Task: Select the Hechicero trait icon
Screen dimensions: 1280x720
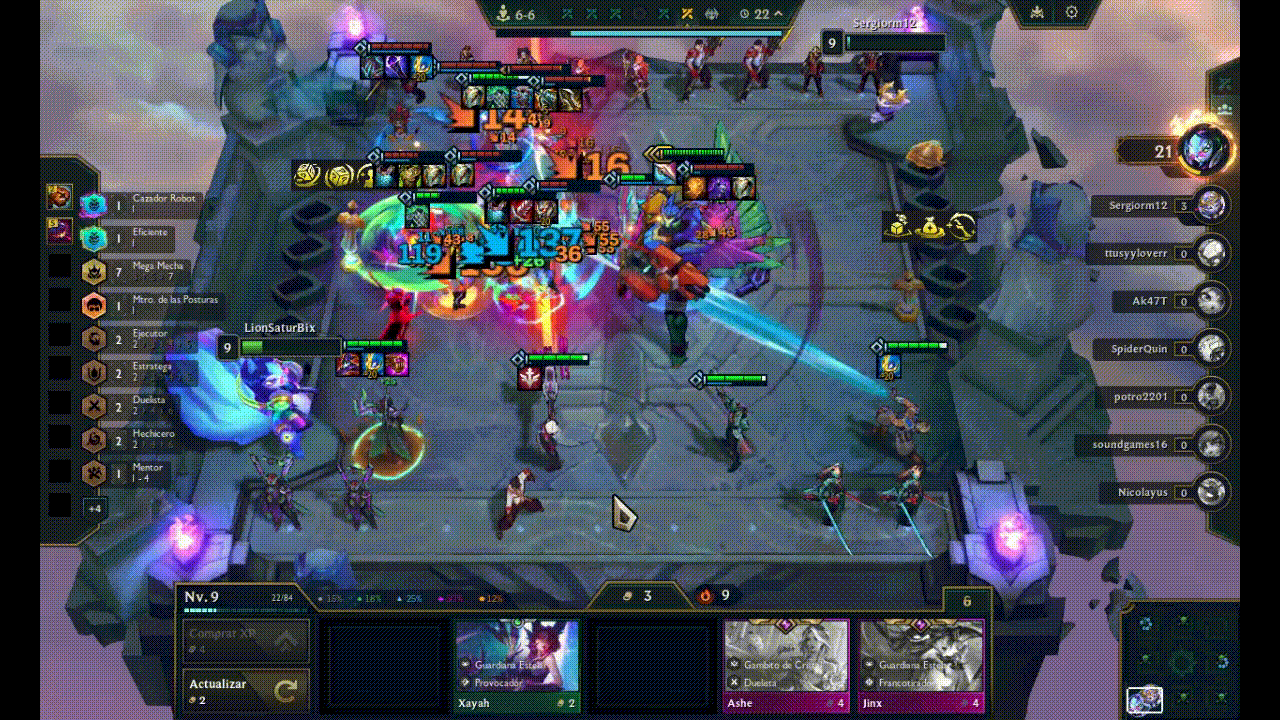Action: [94, 438]
